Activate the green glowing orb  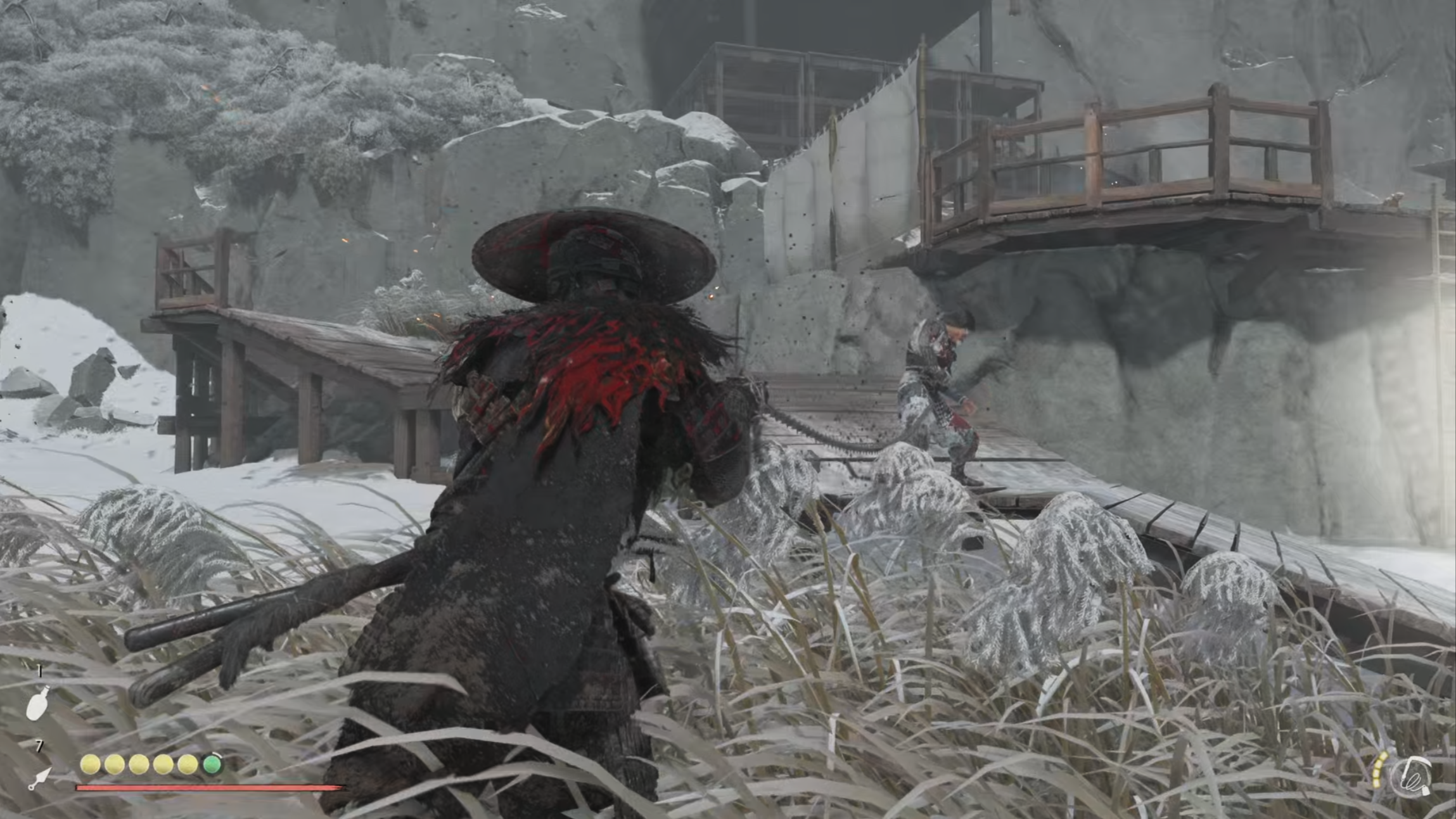[x=212, y=765]
